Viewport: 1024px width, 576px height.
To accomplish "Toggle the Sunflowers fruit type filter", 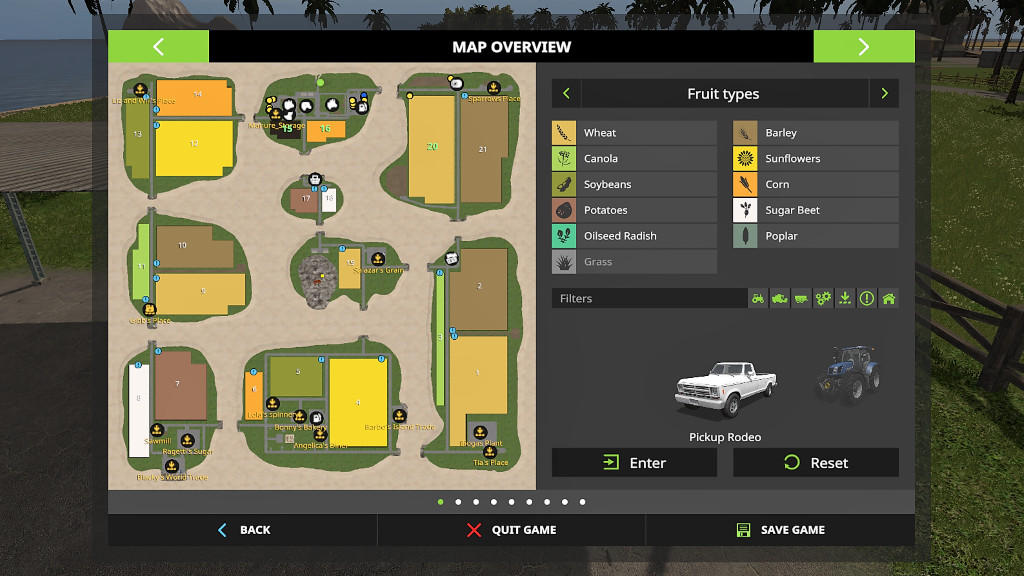I will coord(815,159).
